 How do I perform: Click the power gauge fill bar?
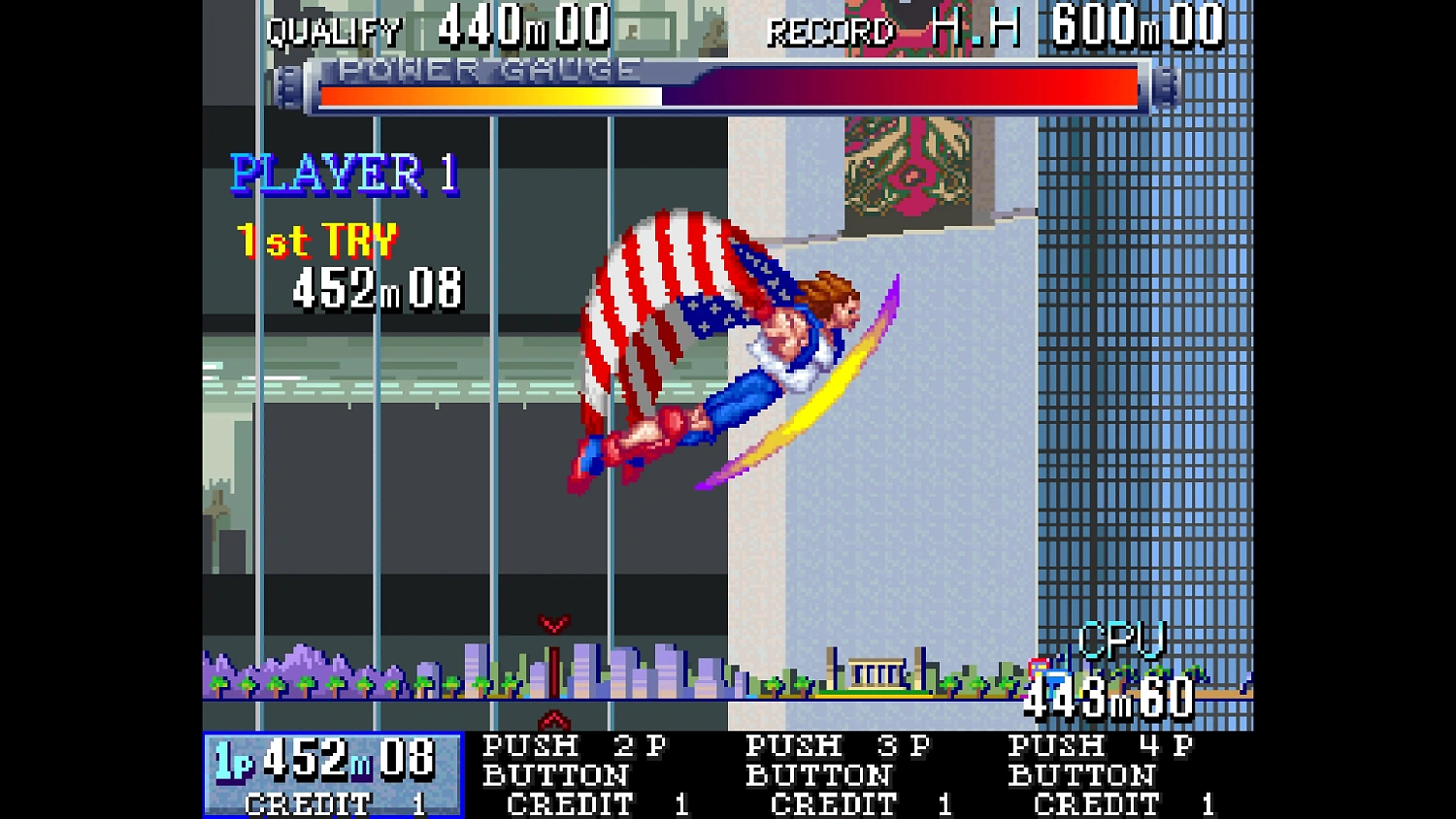[x=485, y=92]
